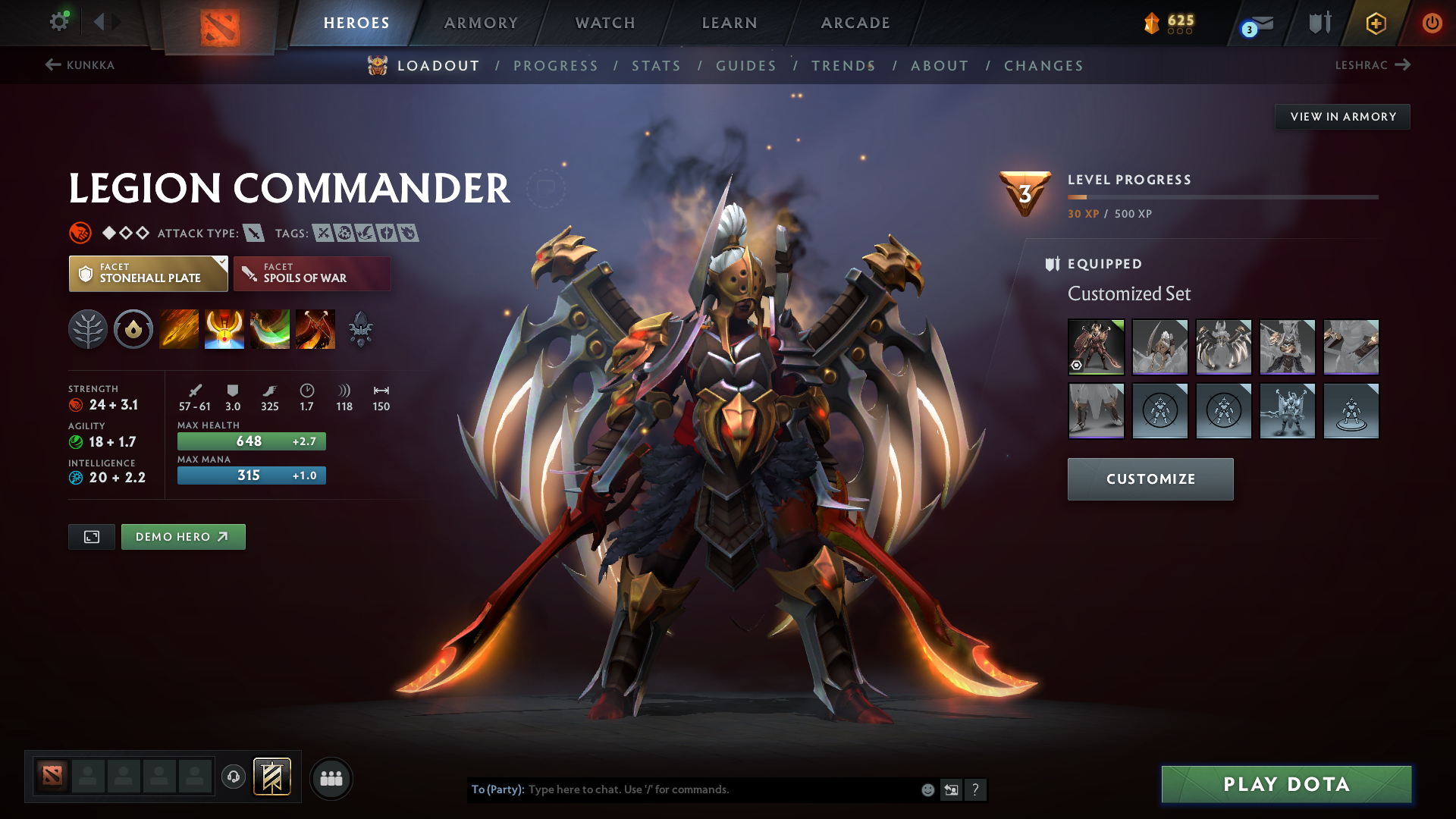This screenshot has height=819, width=1456.
Task: Toggle fullscreen hero view button
Action: click(92, 537)
